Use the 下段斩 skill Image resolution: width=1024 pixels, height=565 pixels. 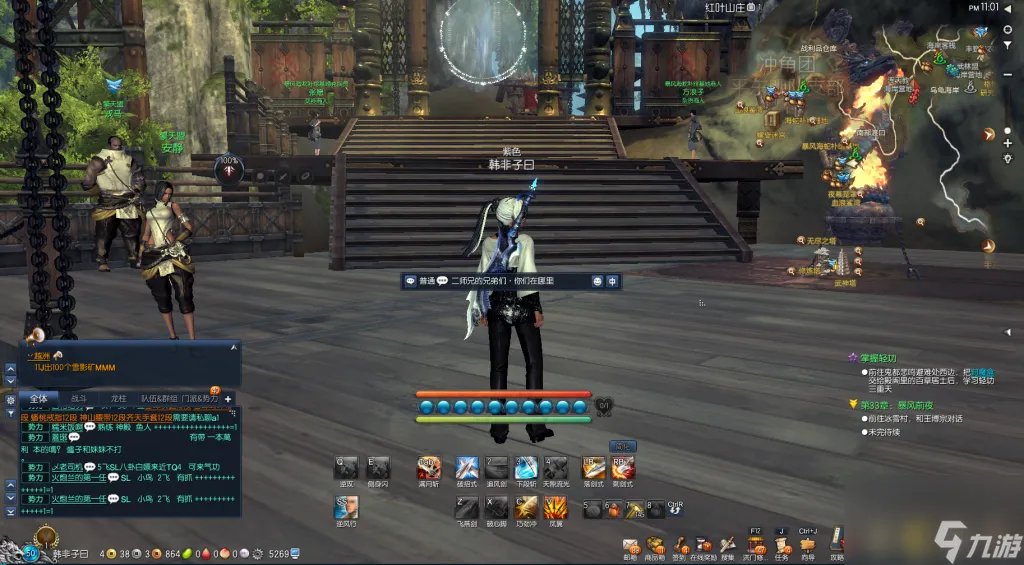(x=526, y=467)
